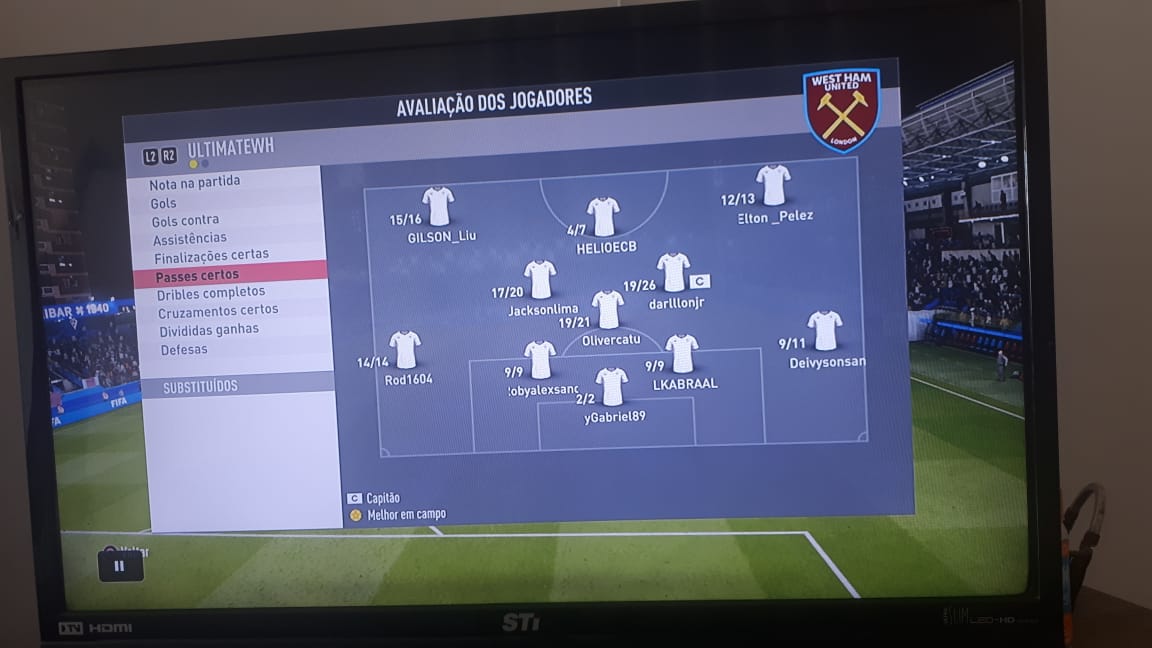Select Elton_Pelez on the formation
The height and width of the screenshot is (648, 1152).
tap(773, 186)
